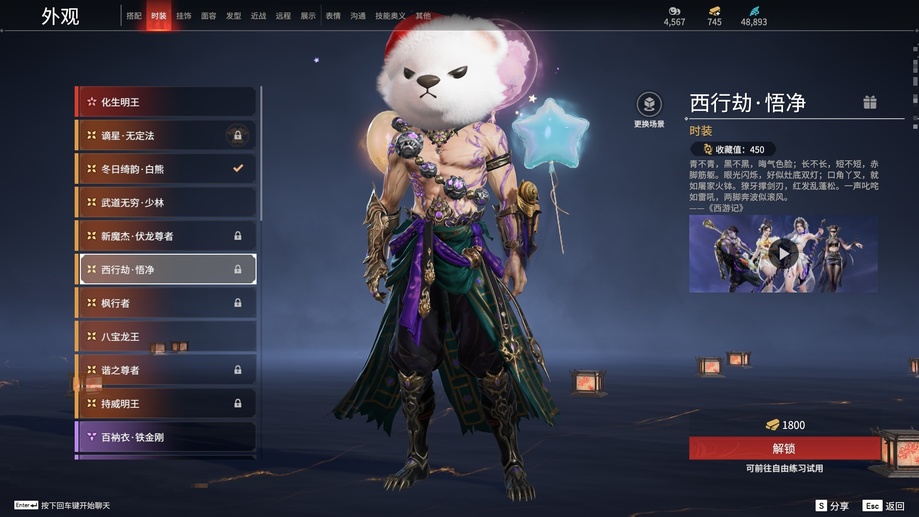Switch to the 面容 face tab
The width and height of the screenshot is (919, 517).
209,16
